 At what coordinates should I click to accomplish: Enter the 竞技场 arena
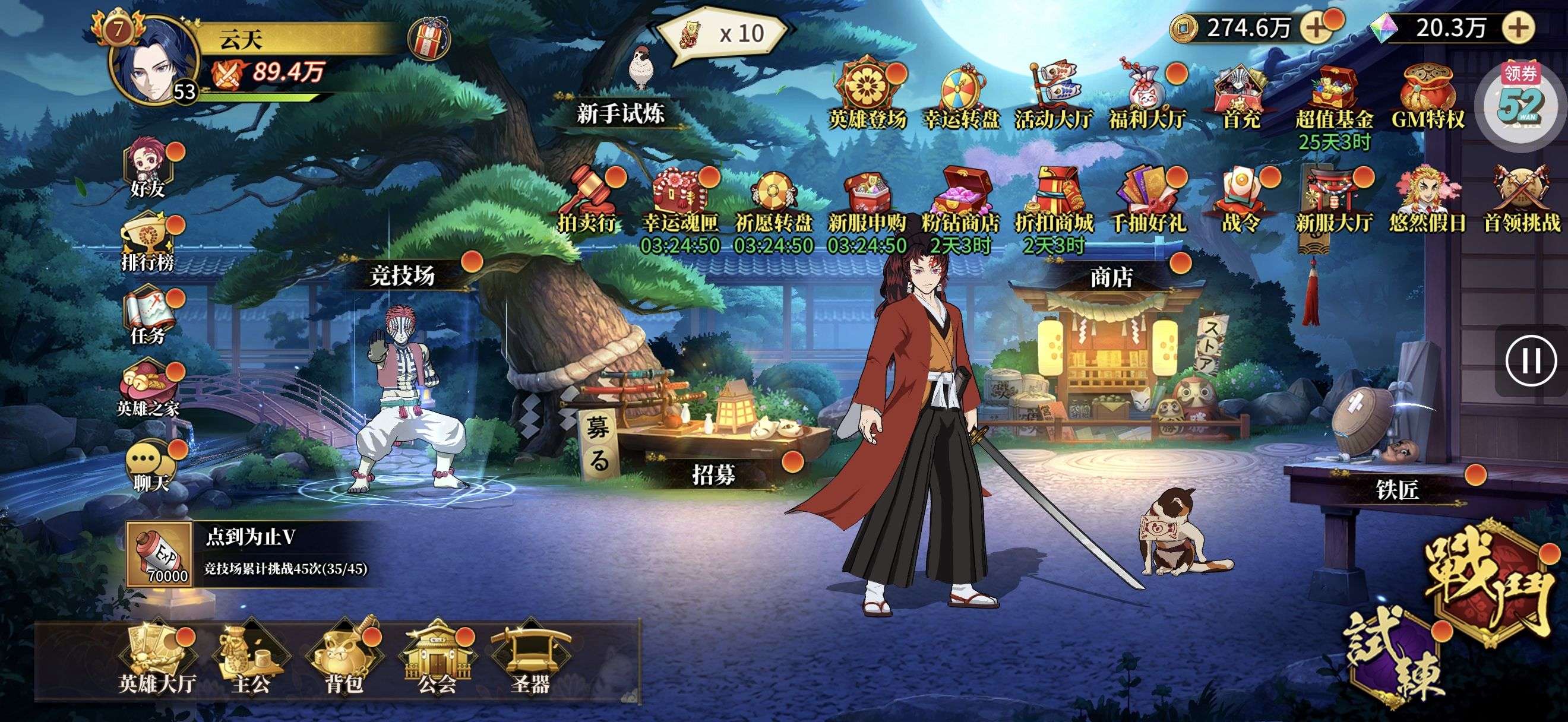point(403,277)
